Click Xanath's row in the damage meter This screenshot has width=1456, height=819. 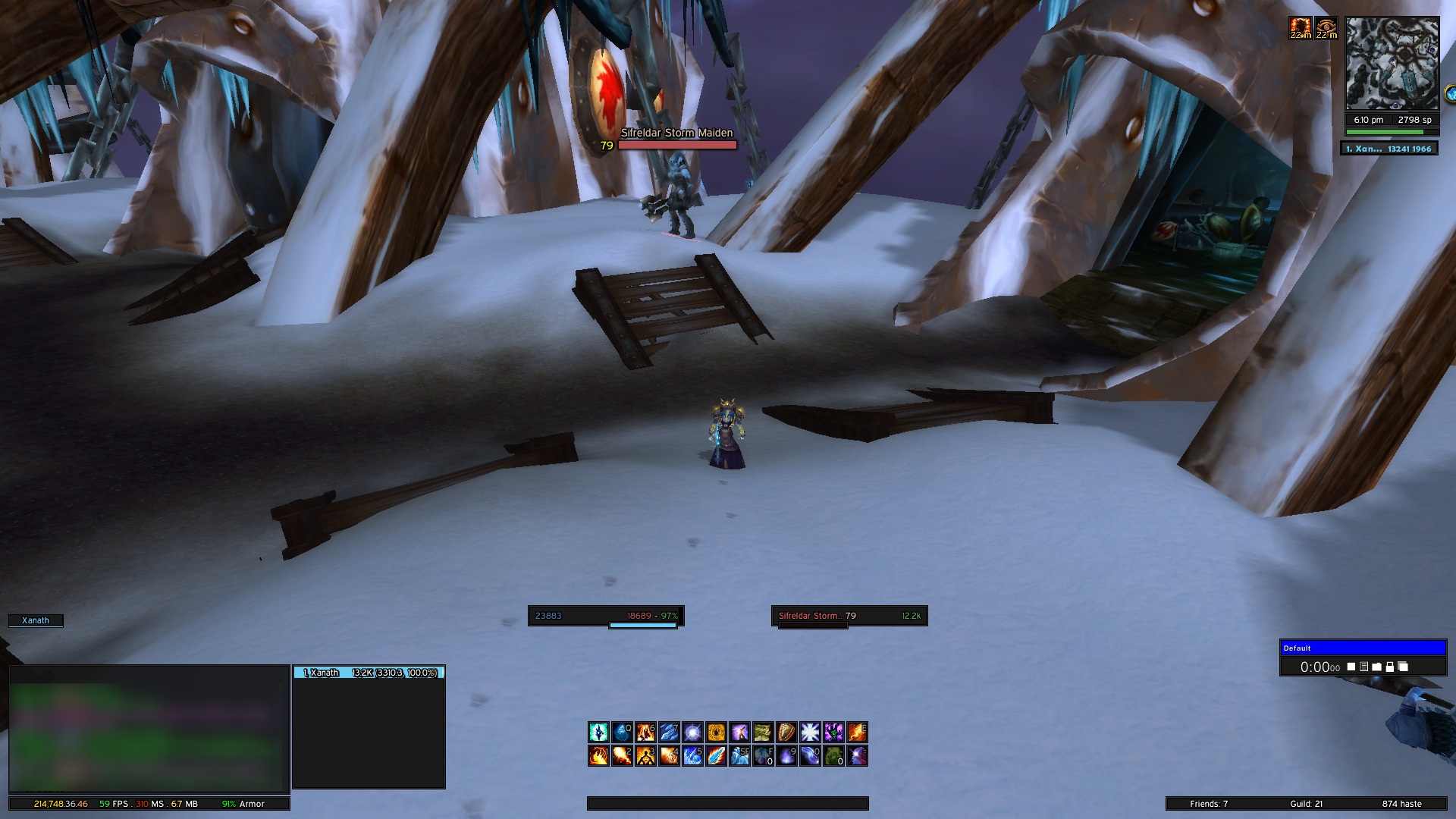pyautogui.click(x=369, y=673)
